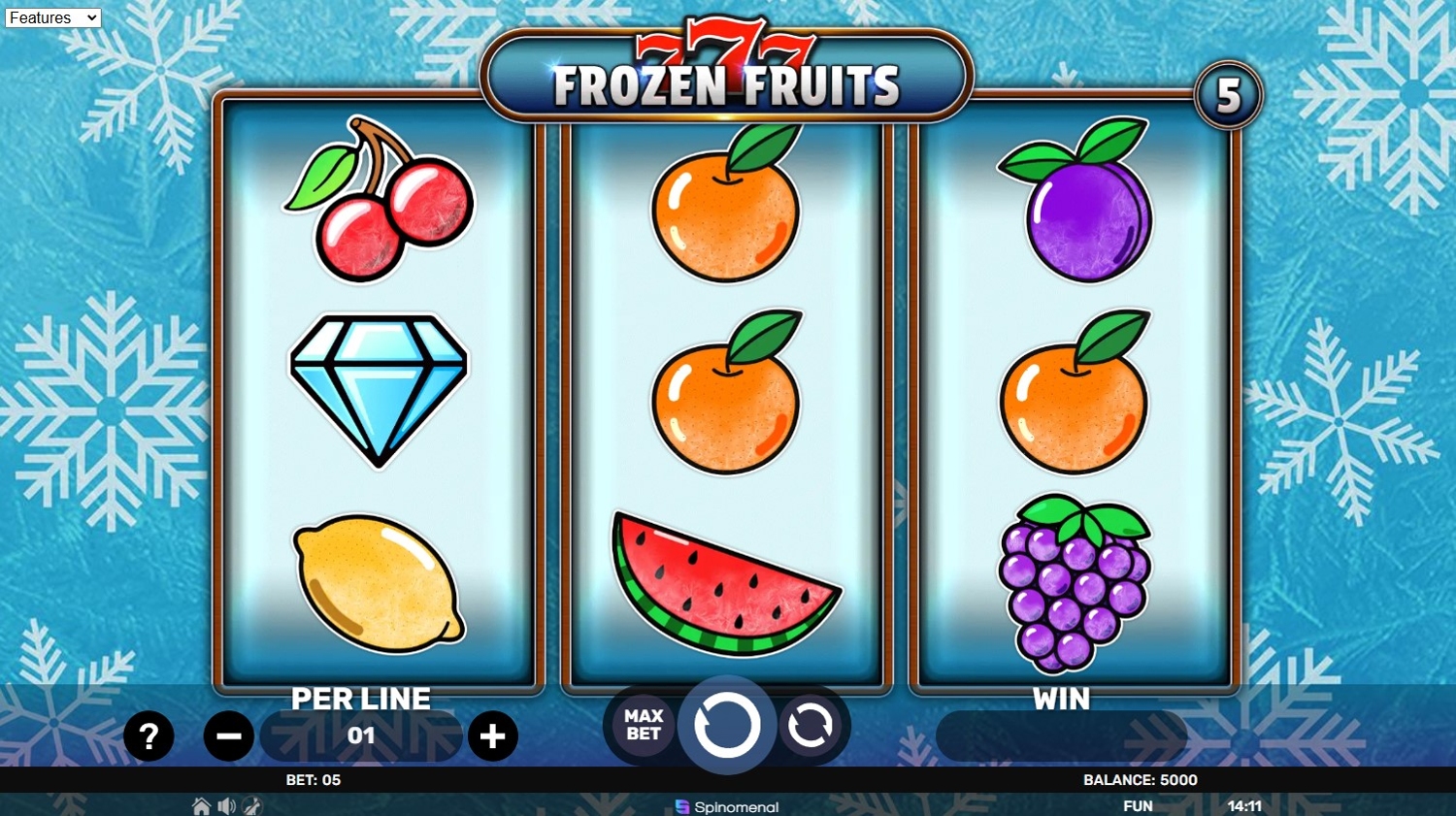Toggle turbo mode rabbit icon
Viewport: 1456px width, 816px height.
coord(251,806)
